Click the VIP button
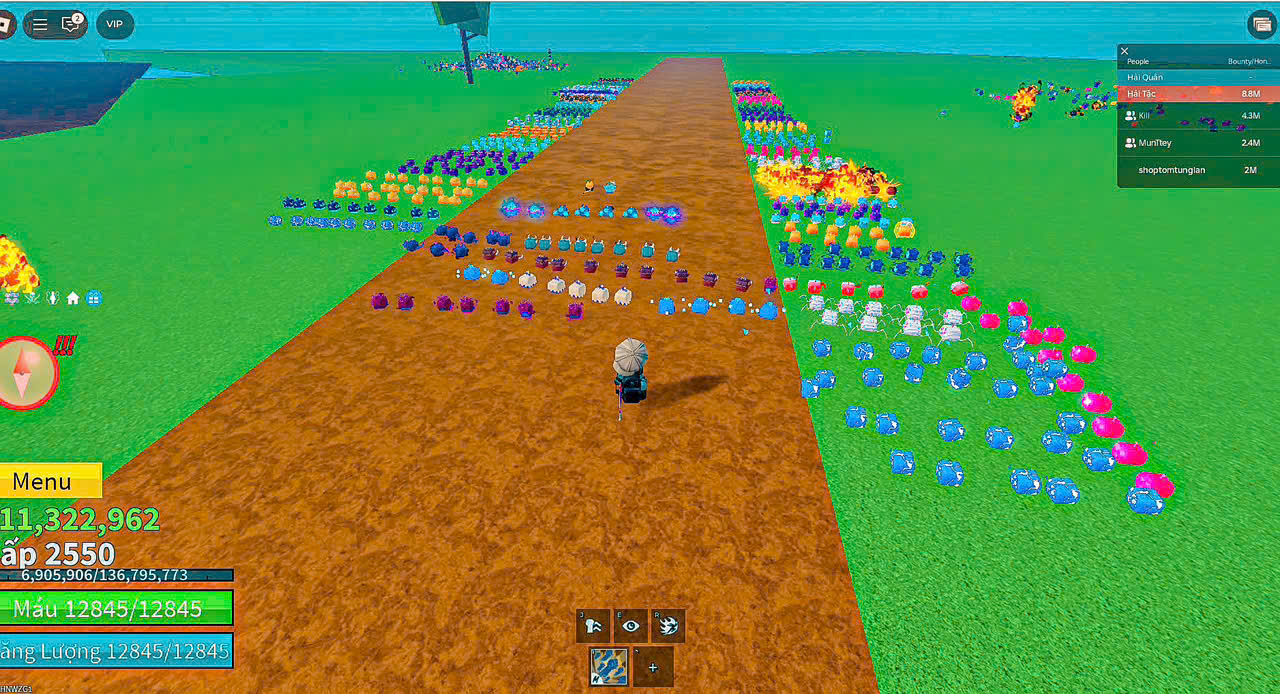This screenshot has width=1280, height=694. tap(114, 24)
